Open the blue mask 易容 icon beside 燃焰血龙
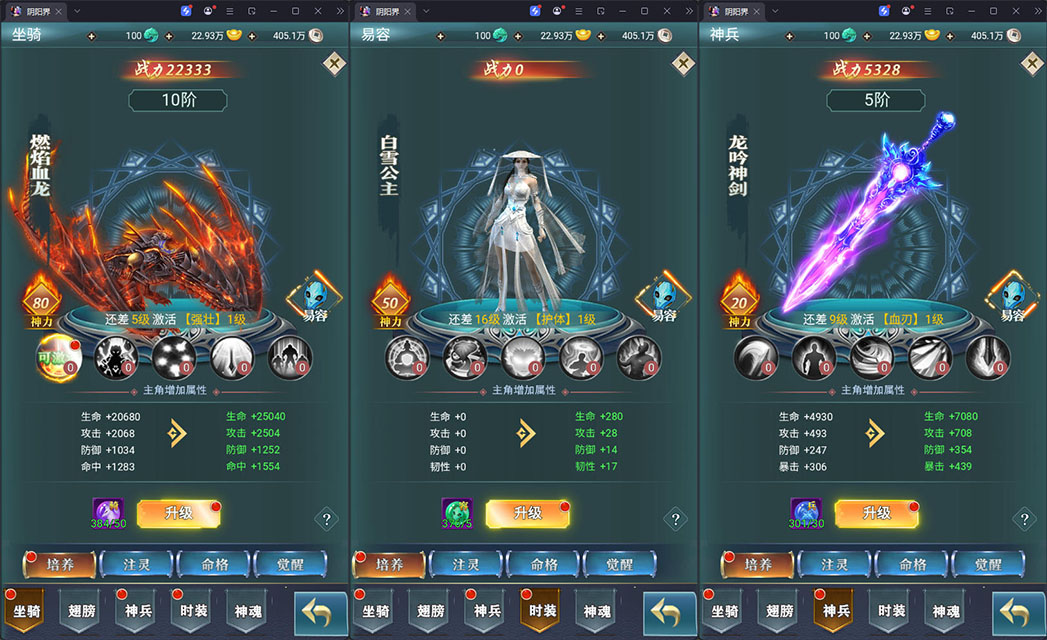This screenshot has width=1047, height=640. [x=315, y=299]
